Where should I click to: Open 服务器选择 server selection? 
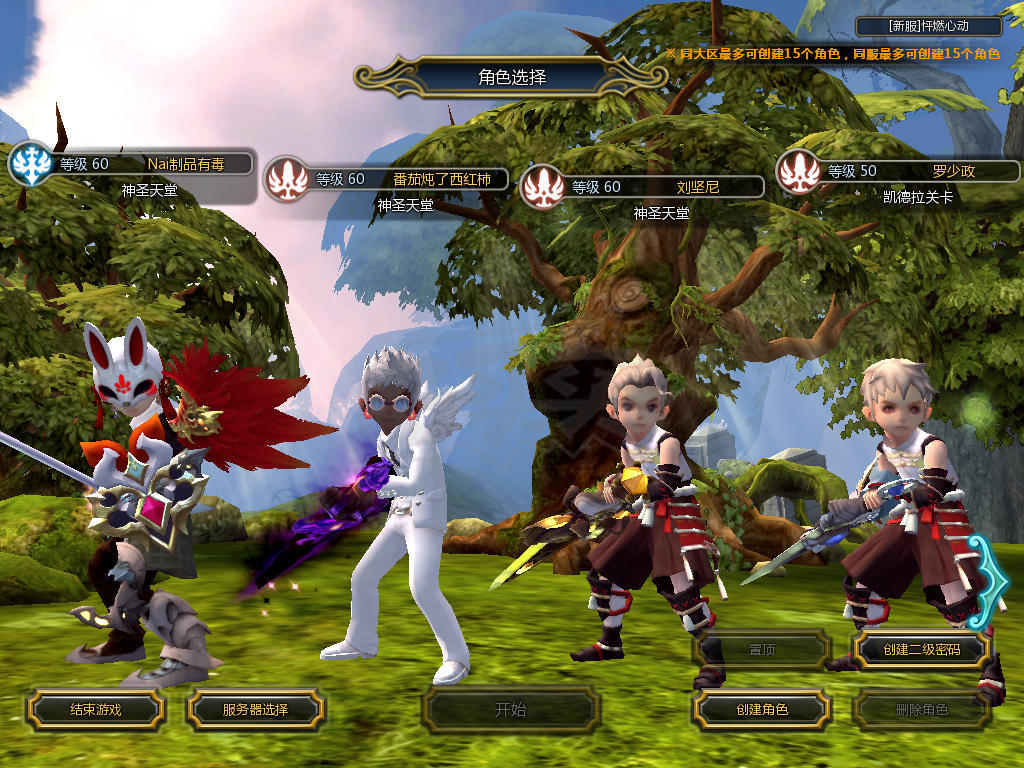point(255,710)
